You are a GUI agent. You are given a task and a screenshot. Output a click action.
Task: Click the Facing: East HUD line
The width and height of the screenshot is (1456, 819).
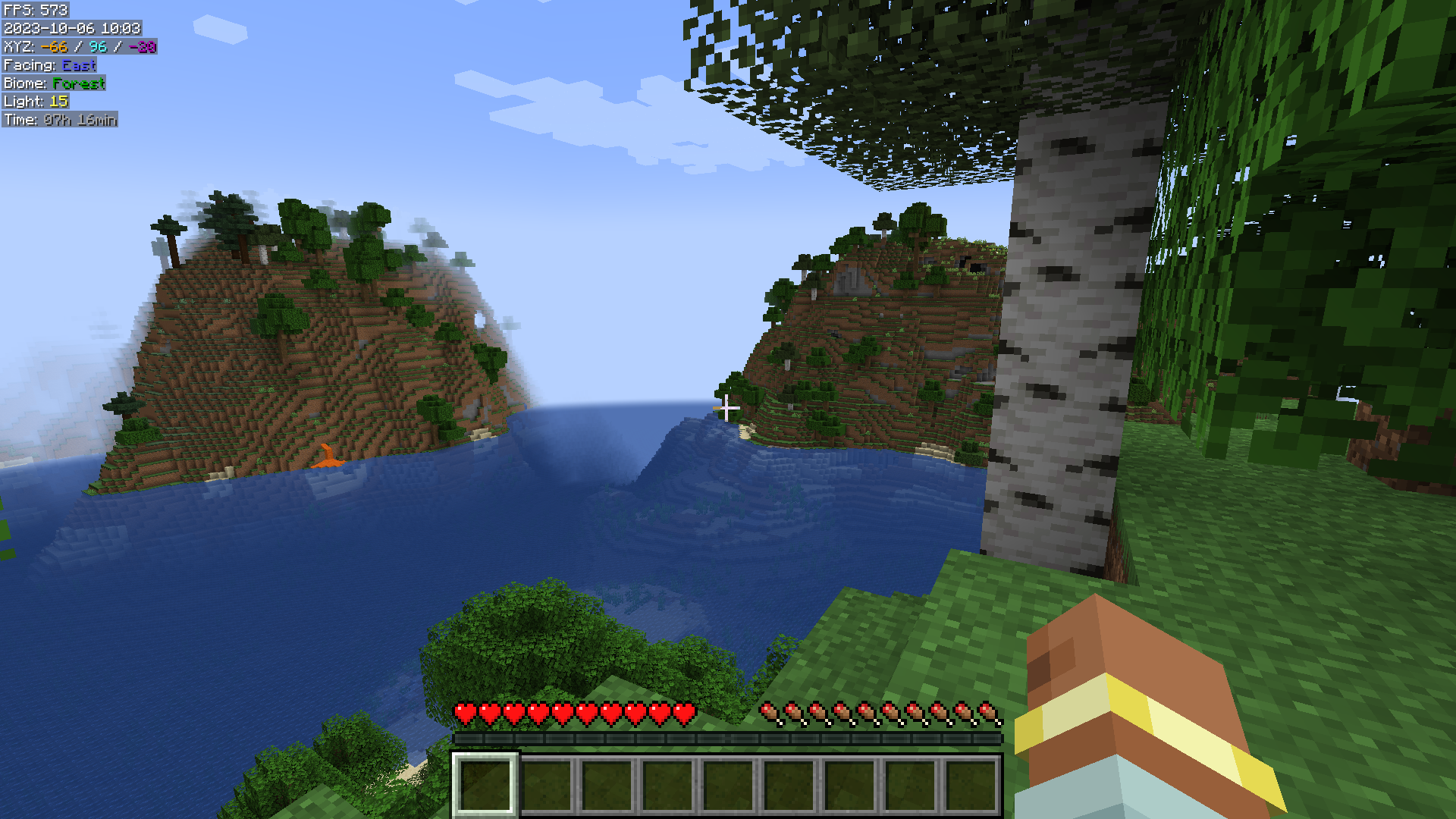coord(49,65)
